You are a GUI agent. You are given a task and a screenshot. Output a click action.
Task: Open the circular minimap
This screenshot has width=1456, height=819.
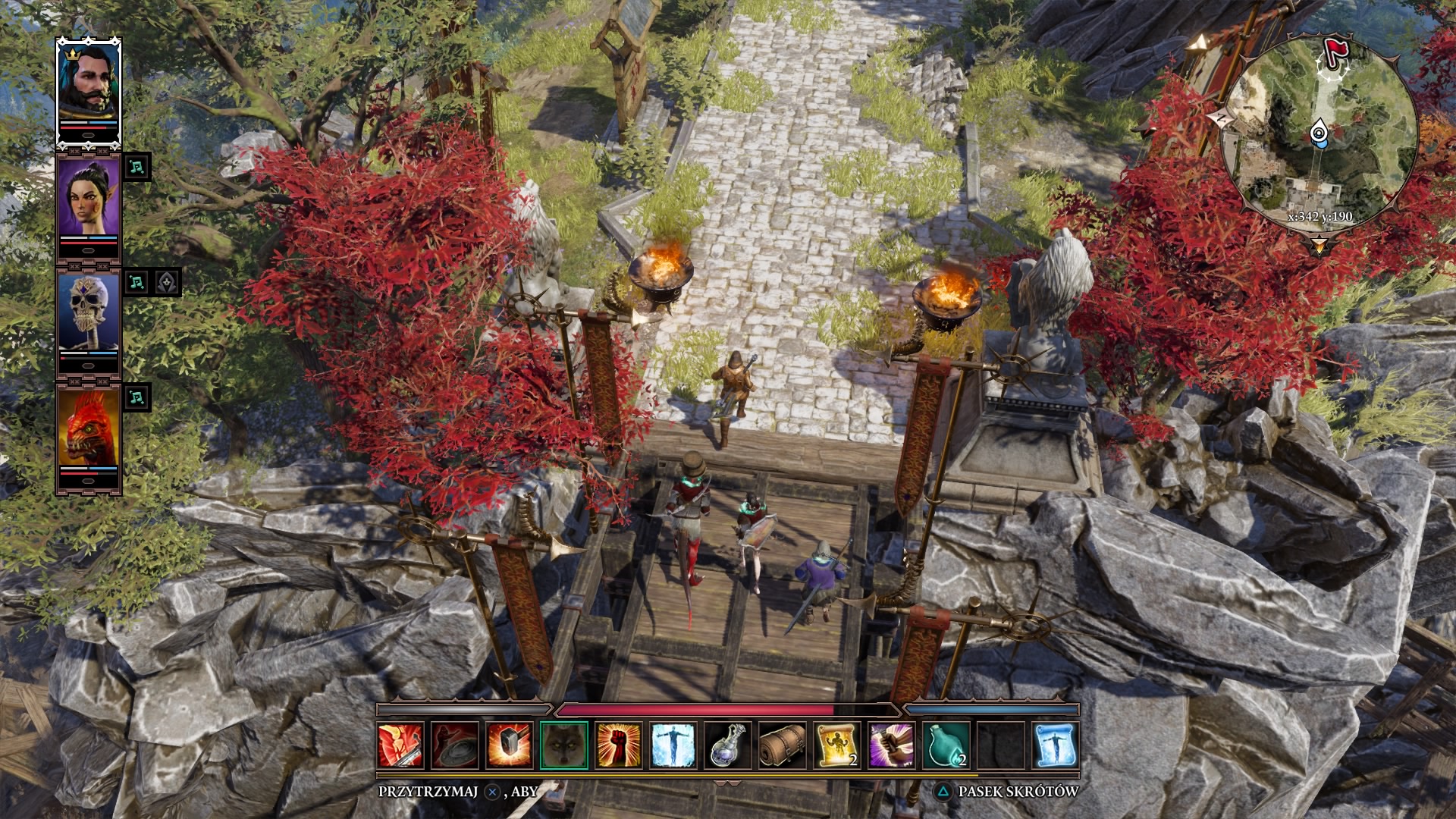pos(1319,129)
